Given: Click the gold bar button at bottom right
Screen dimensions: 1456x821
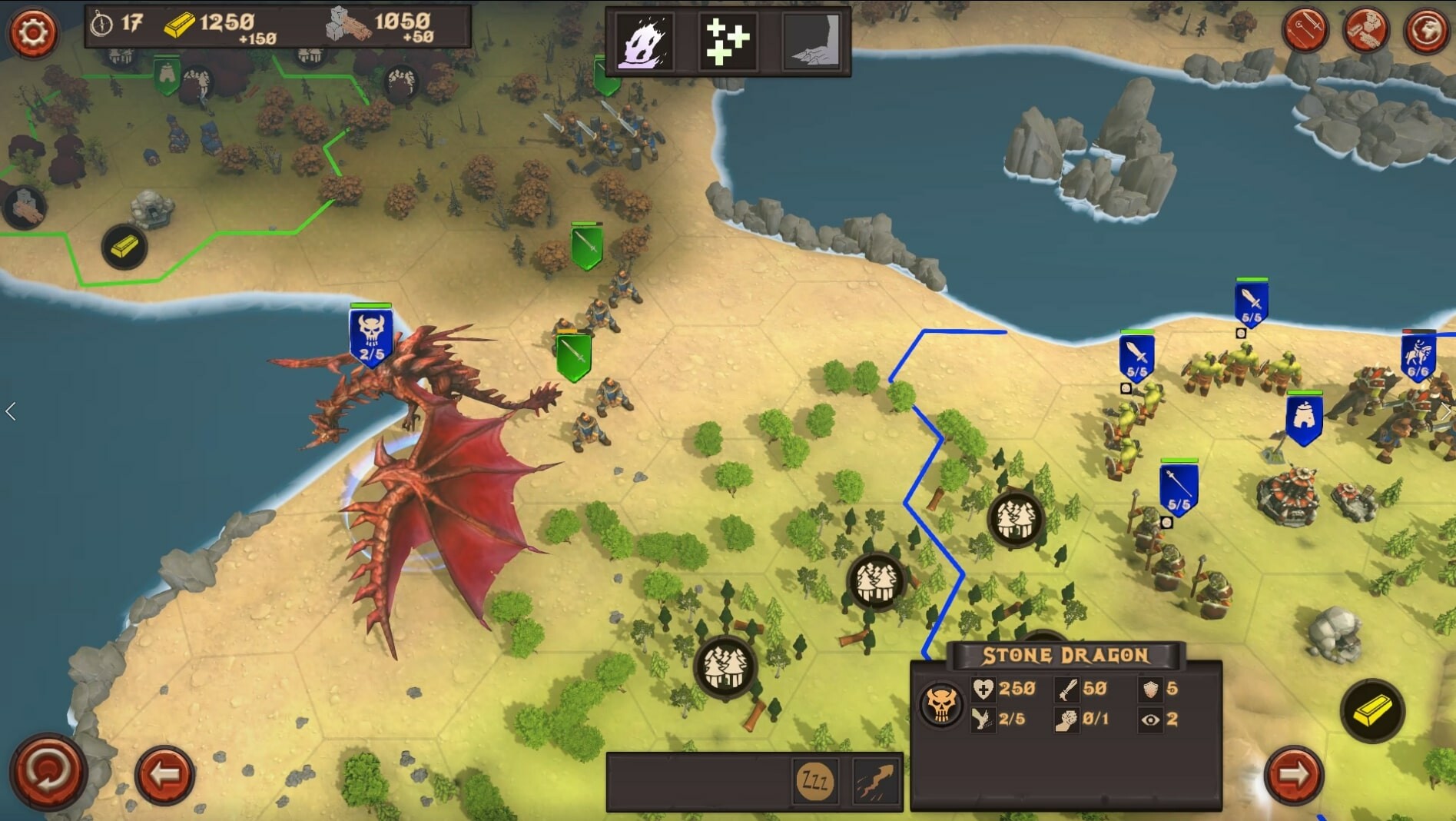Looking at the screenshot, I should (1372, 709).
